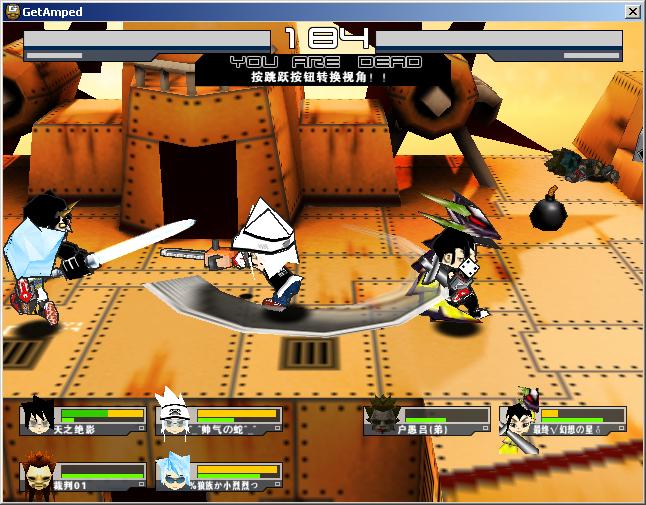Close the GetAmped window
The image size is (646, 505).
click(632, 11)
